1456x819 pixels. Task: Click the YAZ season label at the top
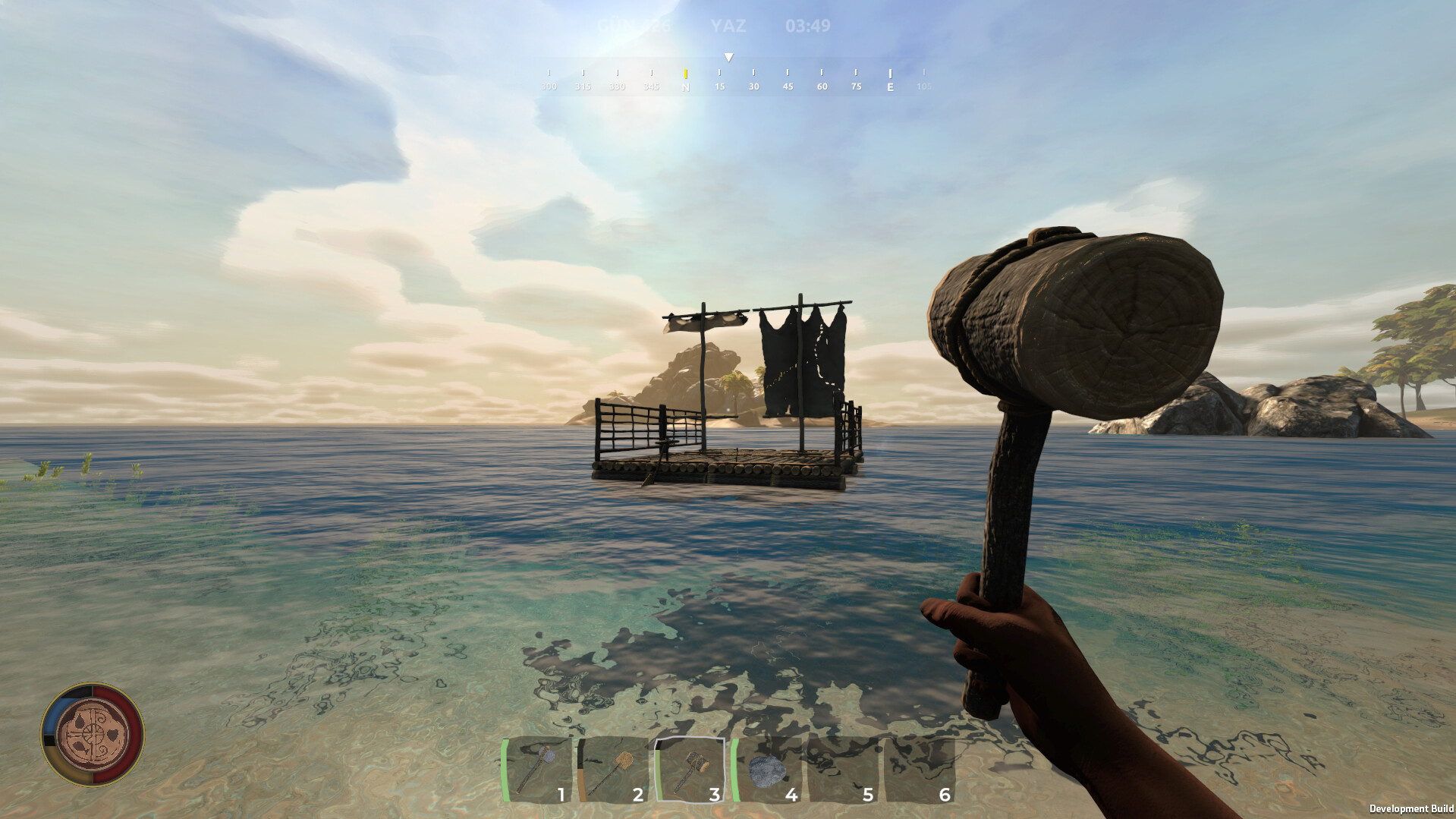(x=728, y=24)
